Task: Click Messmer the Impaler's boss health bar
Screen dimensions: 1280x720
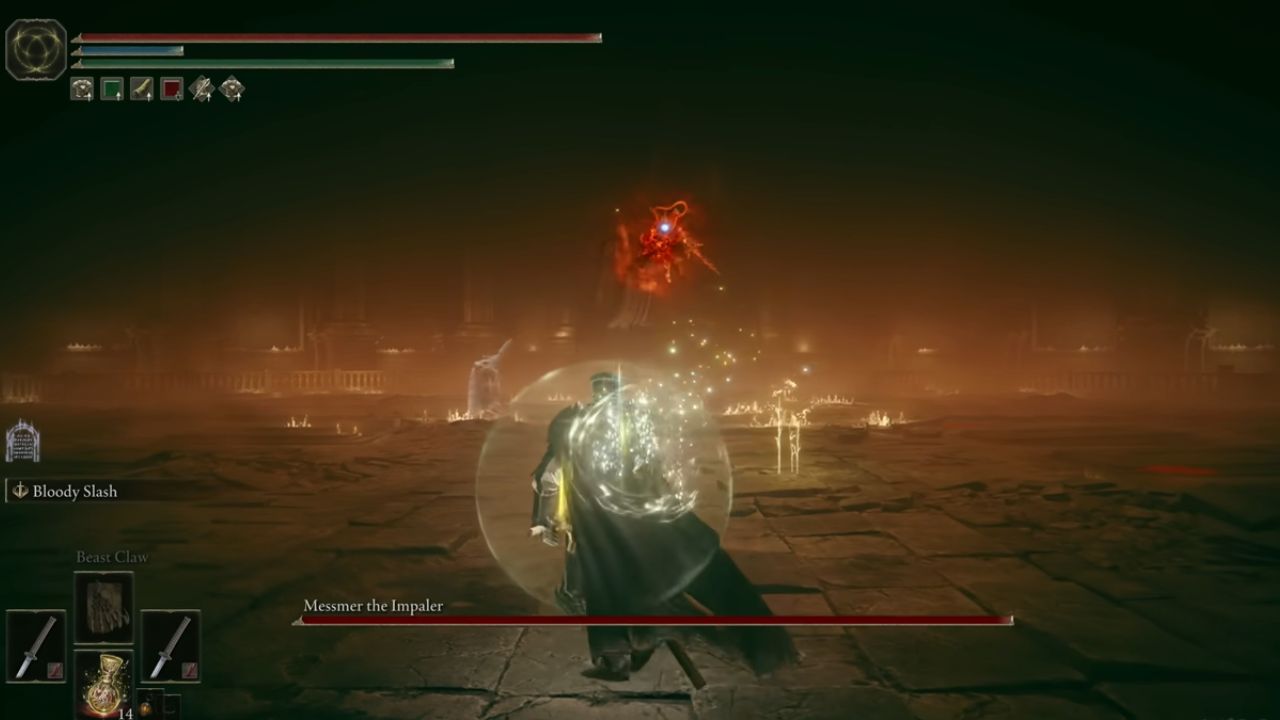Action: (650, 619)
